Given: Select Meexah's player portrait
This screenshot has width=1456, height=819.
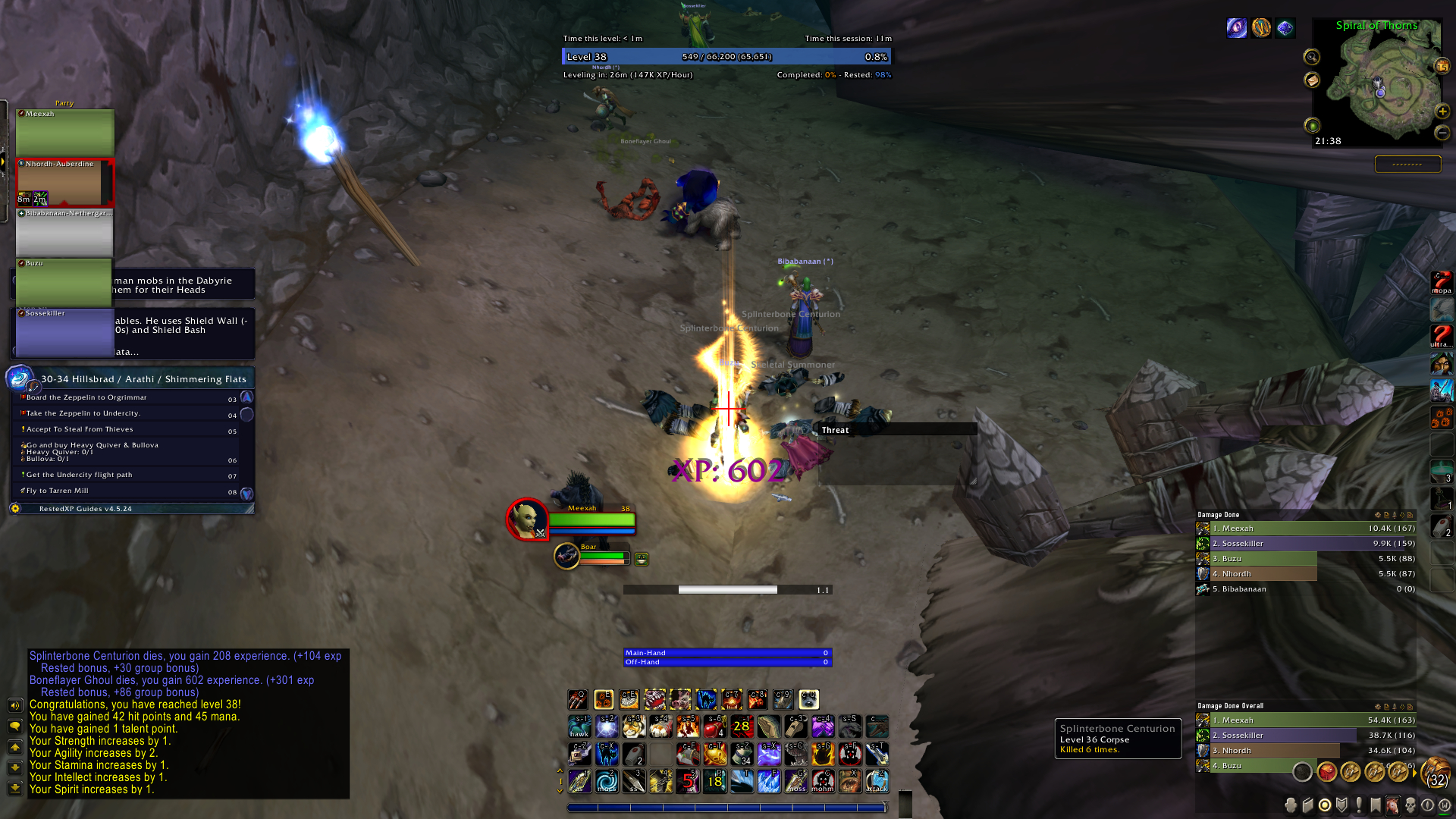Looking at the screenshot, I should pyautogui.click(x=527, y=519).
